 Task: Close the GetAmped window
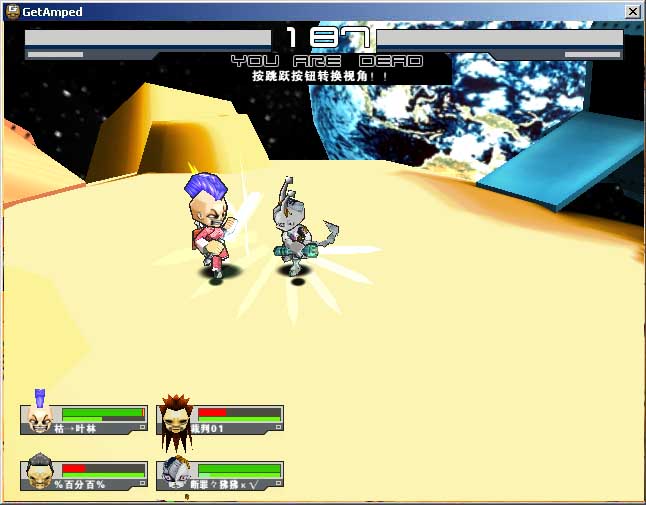pyautogui.click(x=632, y=11)
